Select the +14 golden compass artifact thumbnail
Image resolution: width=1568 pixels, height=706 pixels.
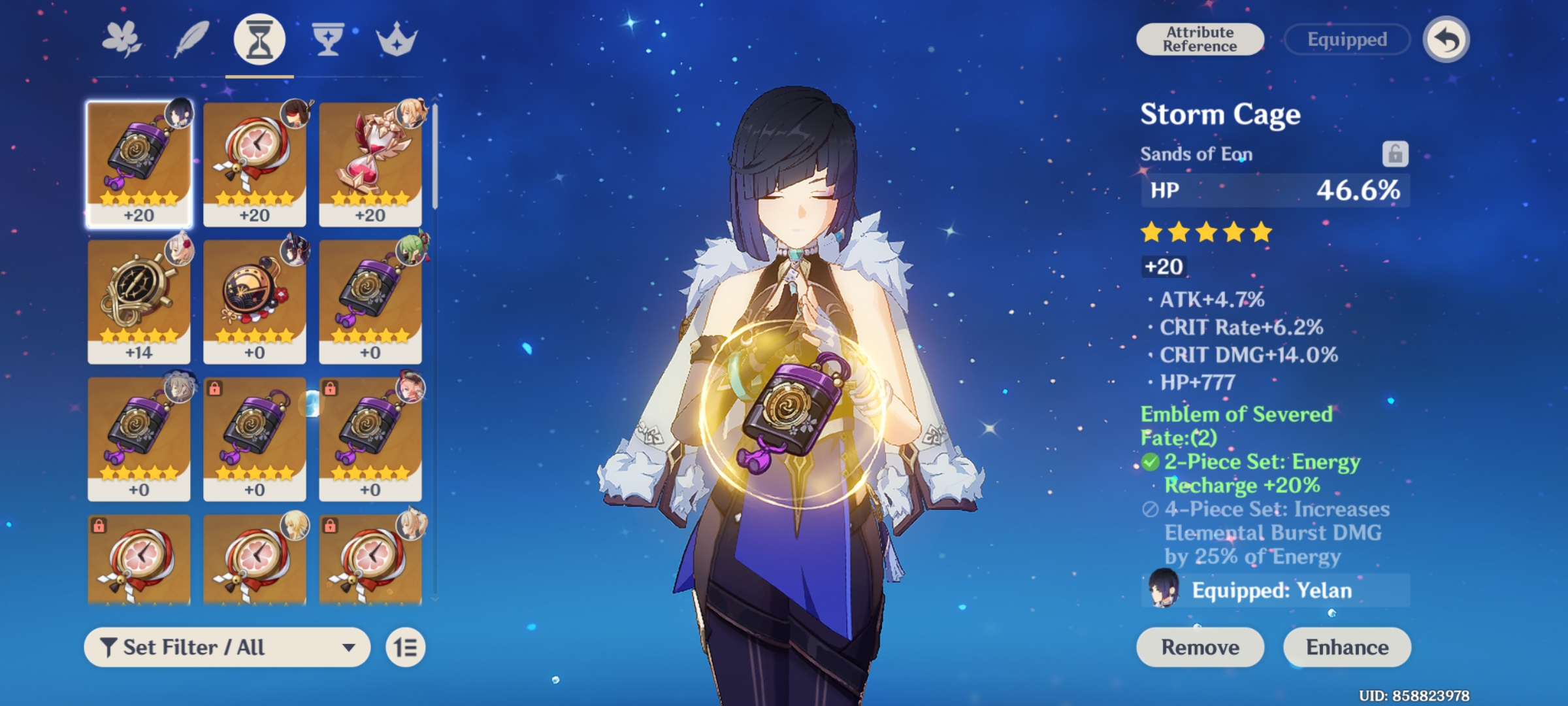[x=138, y=302]
